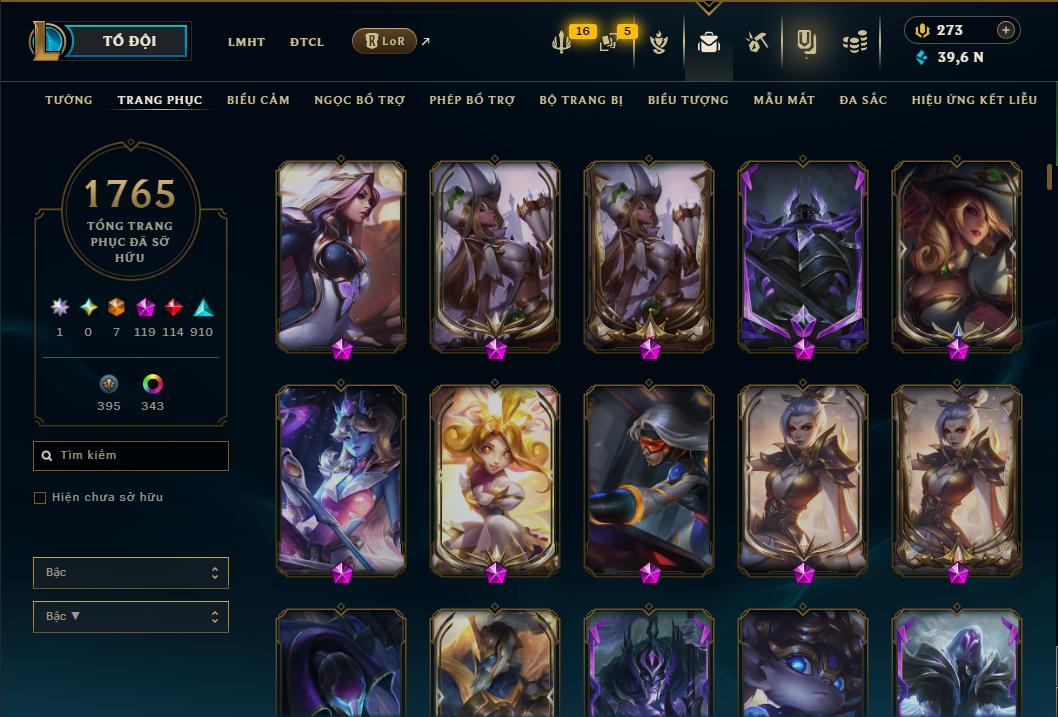Open the PHÉP BỔ TRỢ tab
The width and height of the screenshot is (1058, 717).
pos(472,100)
